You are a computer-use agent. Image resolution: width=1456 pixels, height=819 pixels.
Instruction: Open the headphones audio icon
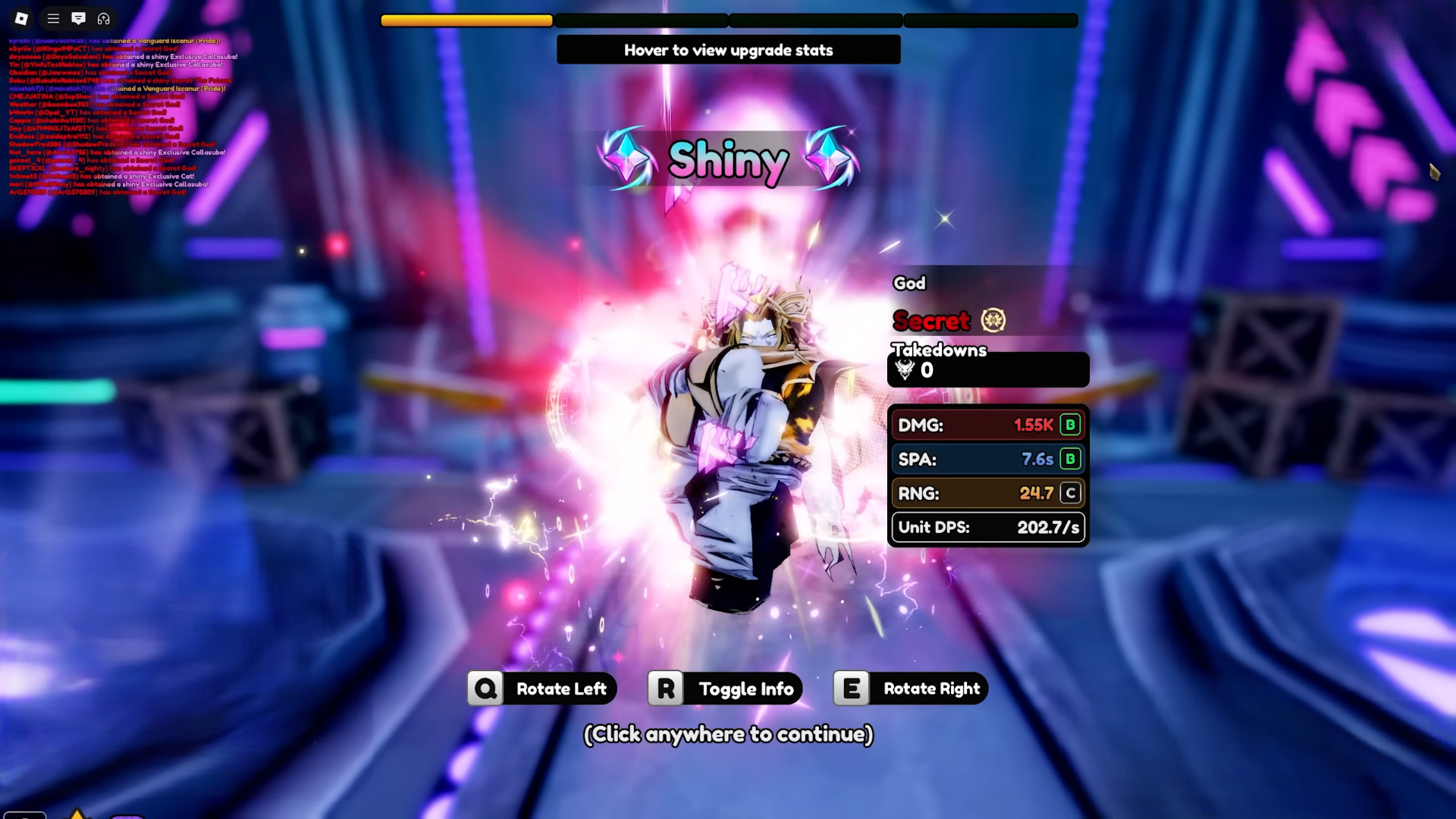click(104, 18)
